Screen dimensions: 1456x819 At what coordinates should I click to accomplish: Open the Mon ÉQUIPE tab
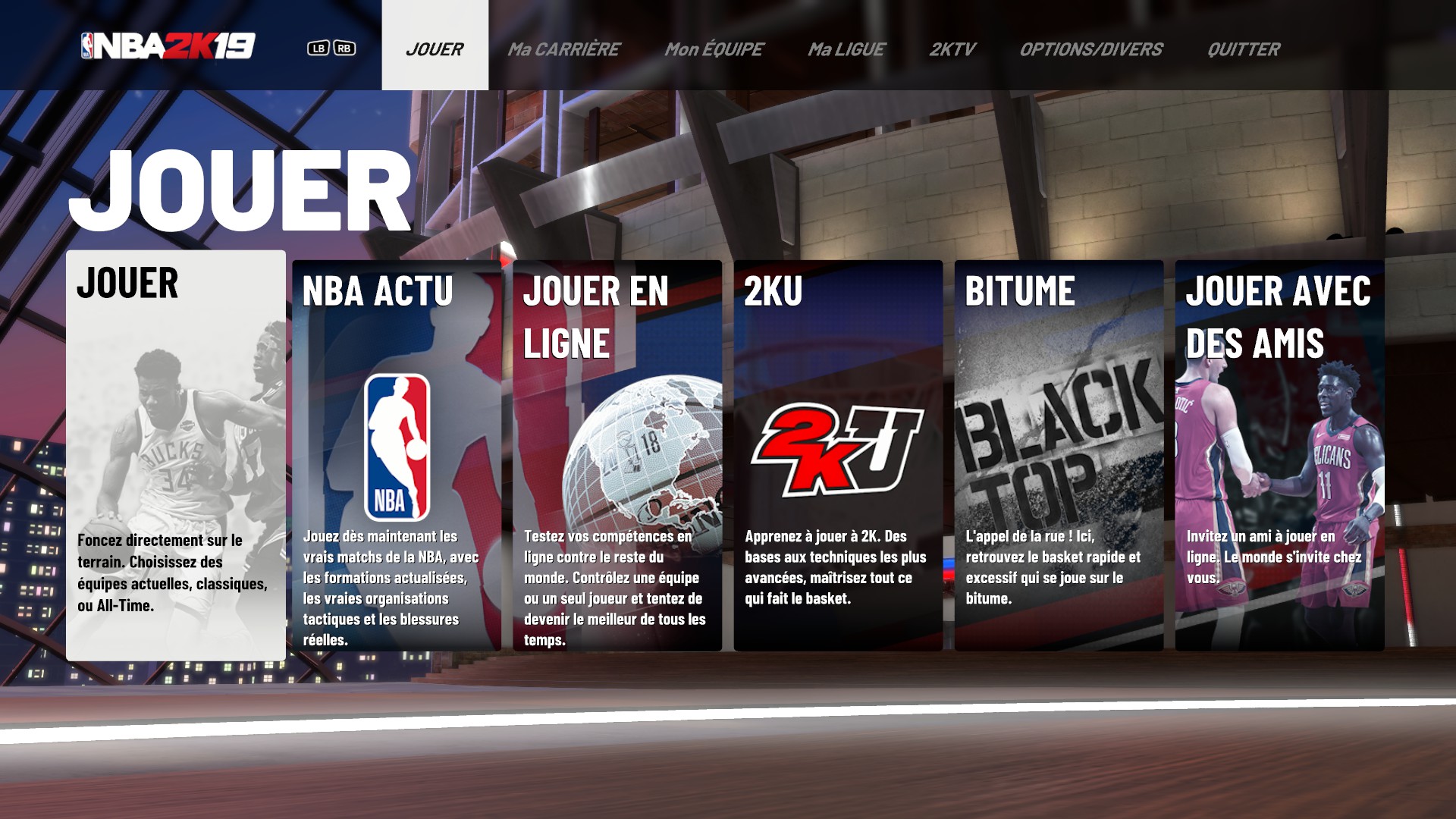point(714,49)
